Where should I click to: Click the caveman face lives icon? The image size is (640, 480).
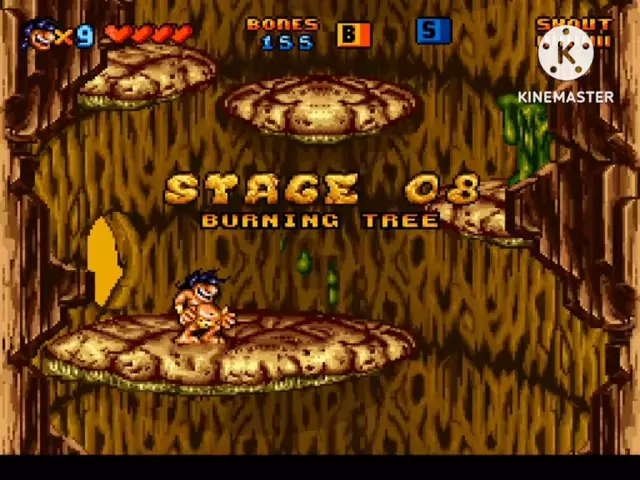tap(38, 35)
